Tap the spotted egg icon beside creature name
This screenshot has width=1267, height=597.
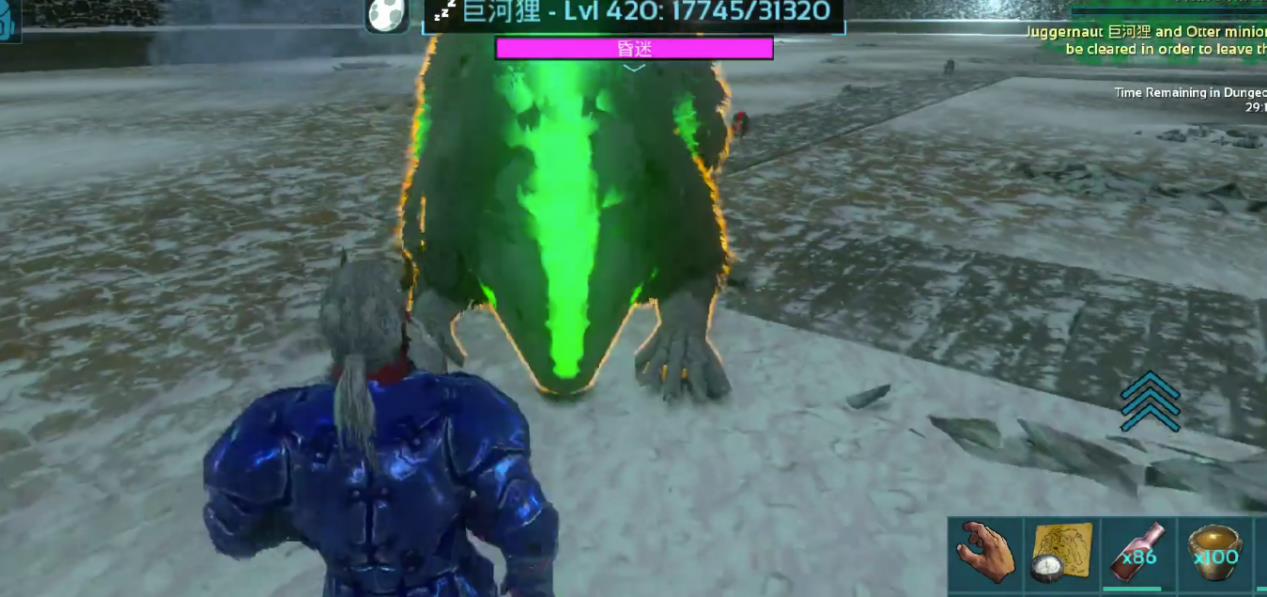(x=386, y=14)
